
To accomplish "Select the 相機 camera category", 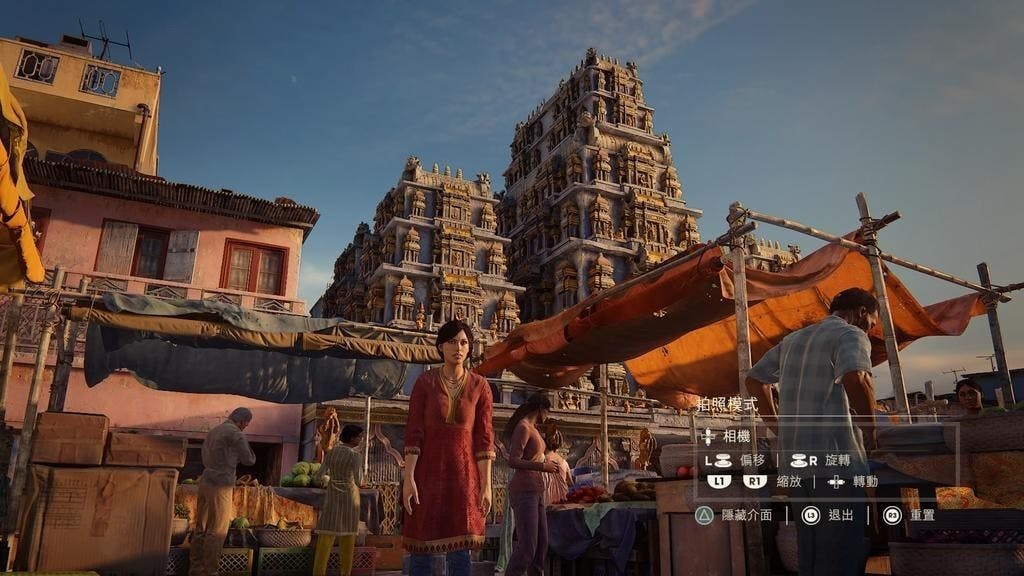I will [735, 437].
